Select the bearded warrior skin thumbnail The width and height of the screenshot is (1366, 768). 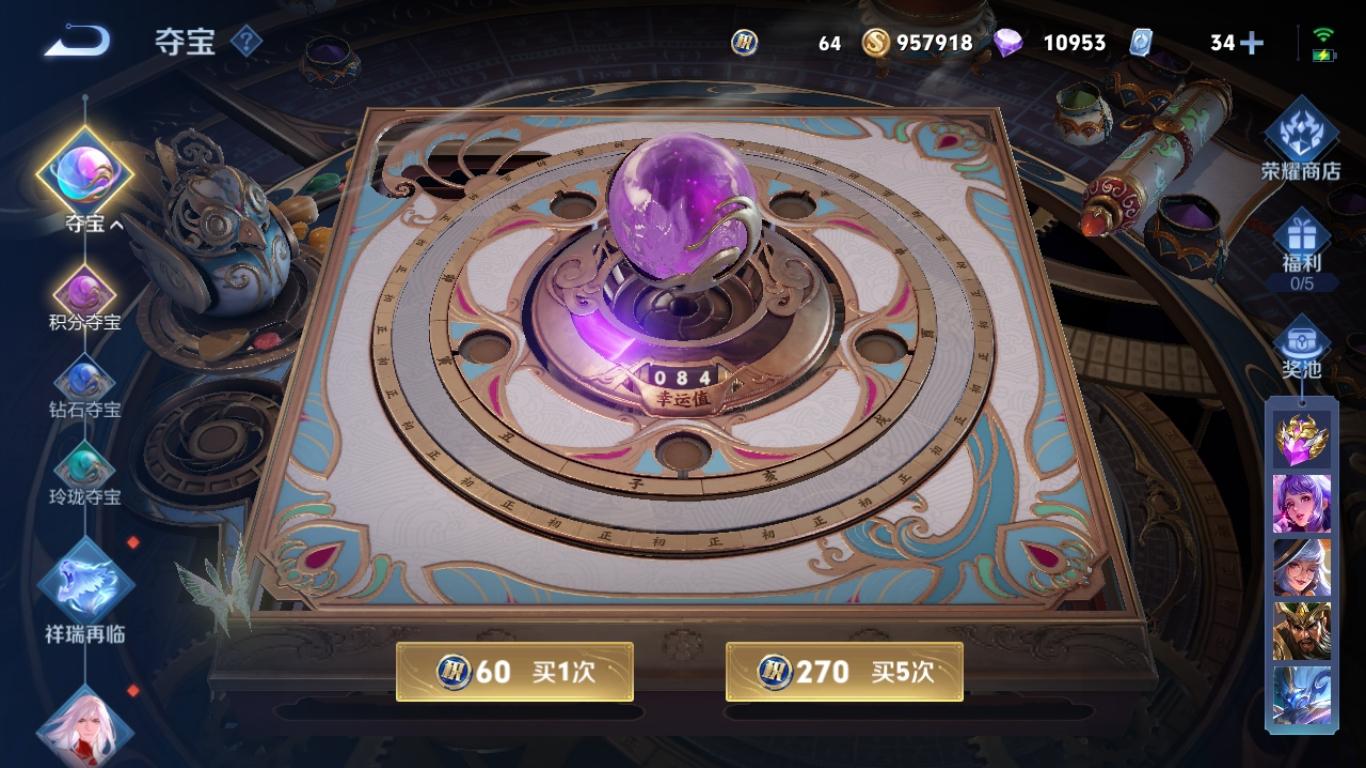pyautogui.click(x=1301, y=631)
